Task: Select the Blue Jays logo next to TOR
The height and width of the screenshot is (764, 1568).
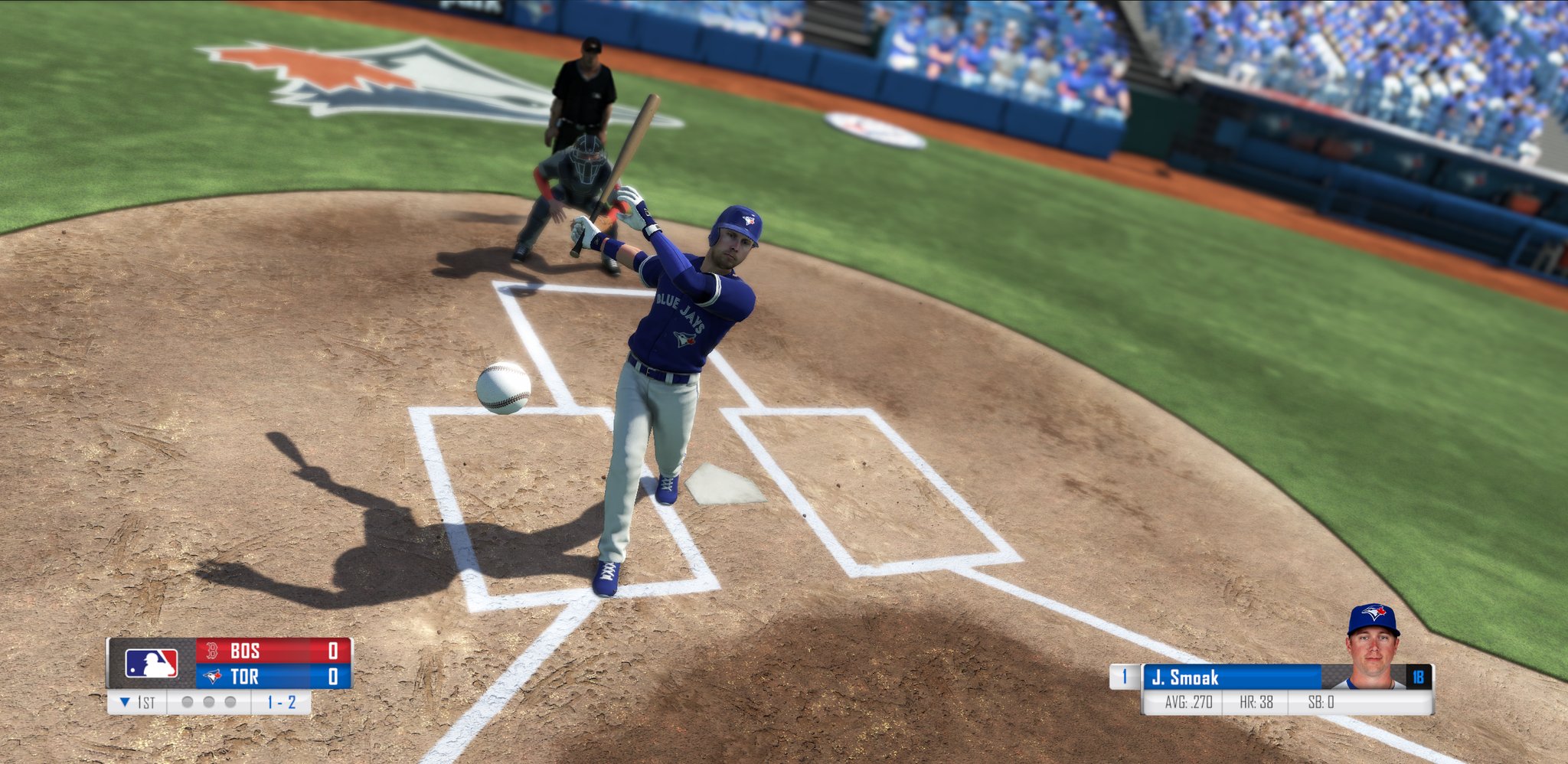Action: pyautogui.click(x=211, y=676)
